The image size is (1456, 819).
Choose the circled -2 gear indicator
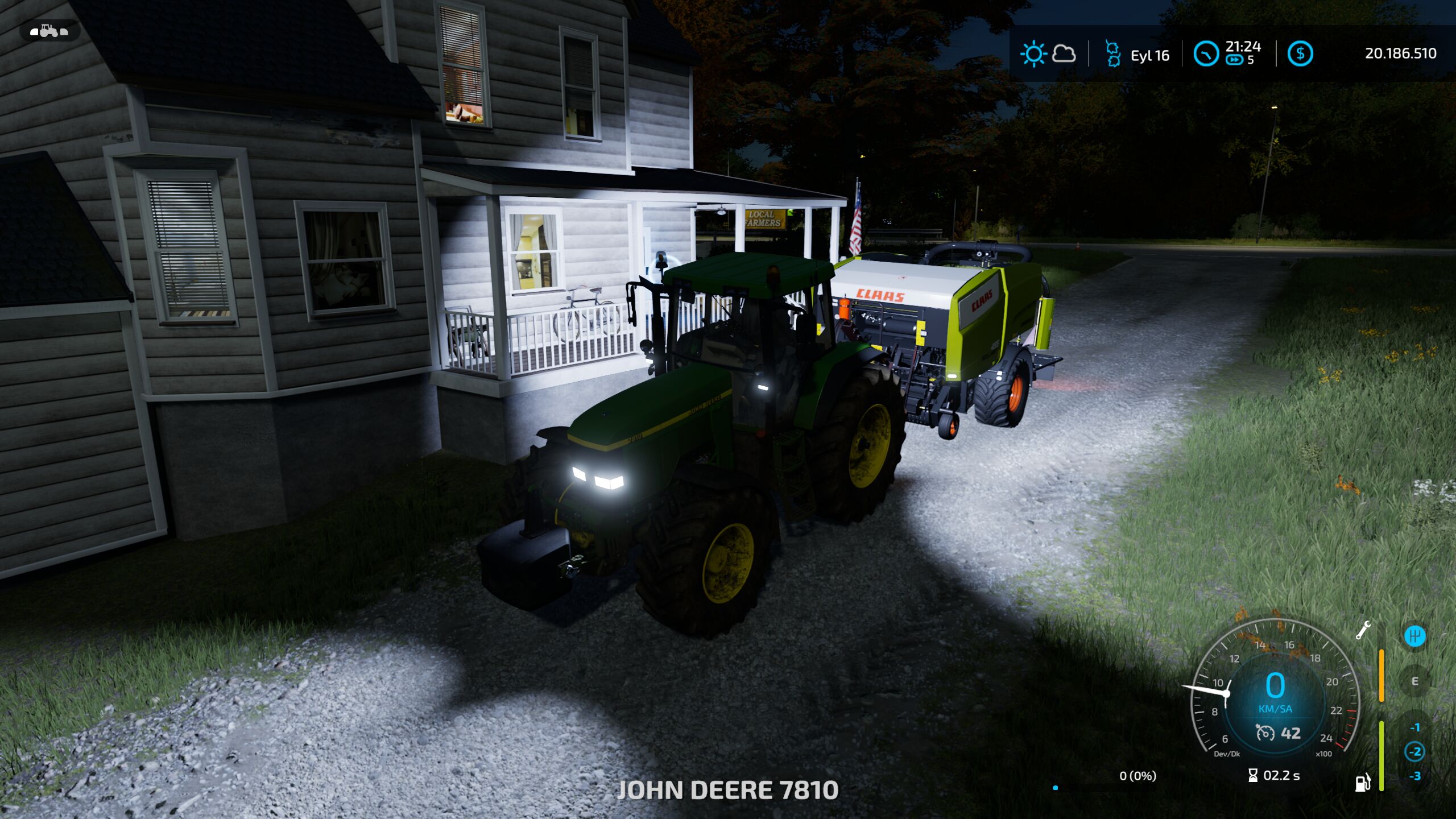point(1414,751)
